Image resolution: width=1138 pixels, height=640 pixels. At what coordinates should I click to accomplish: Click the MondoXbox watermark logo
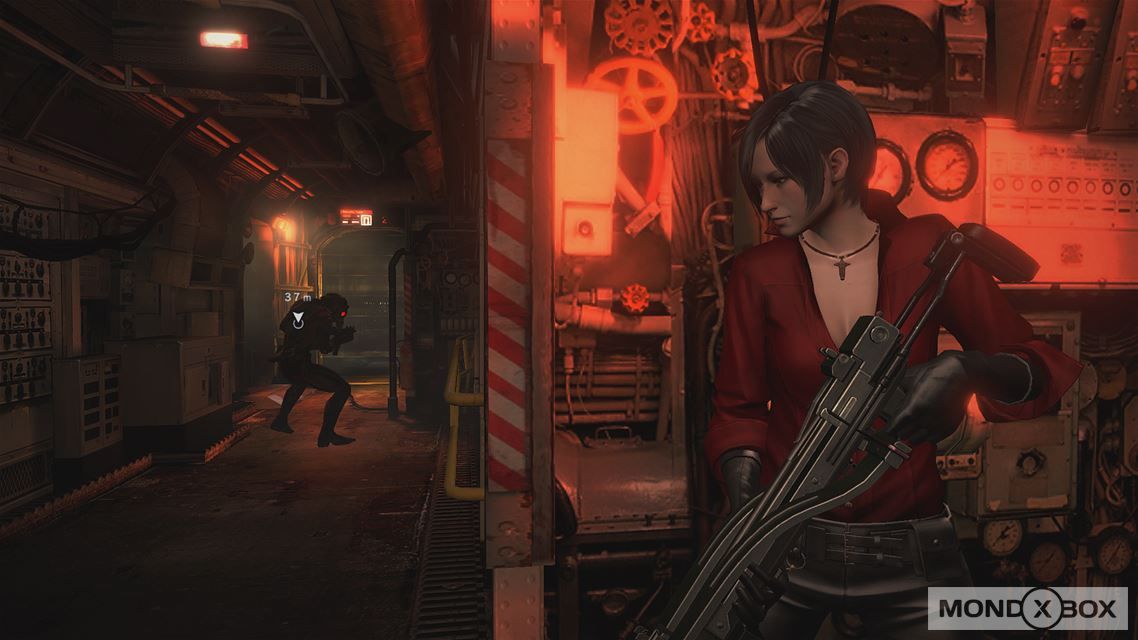[x=1027, y=607]
